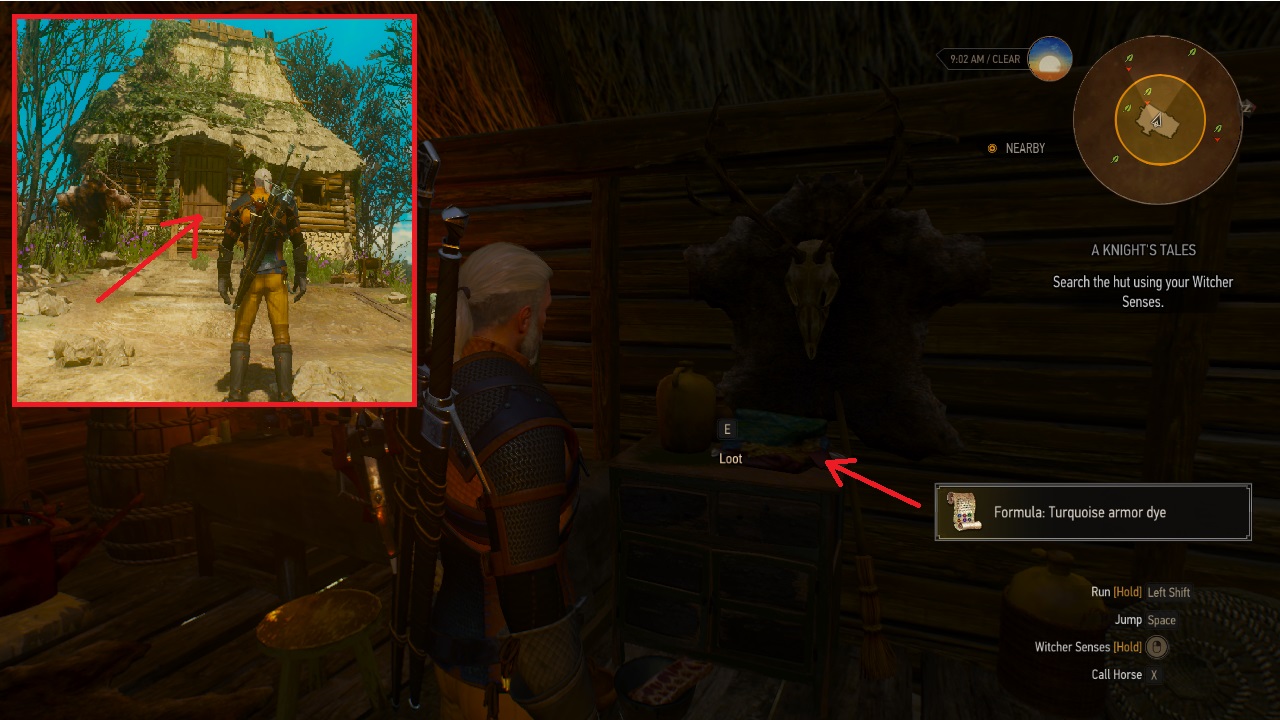Click the controller button icon for Witcher Senses
Screen dimensions: 1280x720
coord(1155,647)
